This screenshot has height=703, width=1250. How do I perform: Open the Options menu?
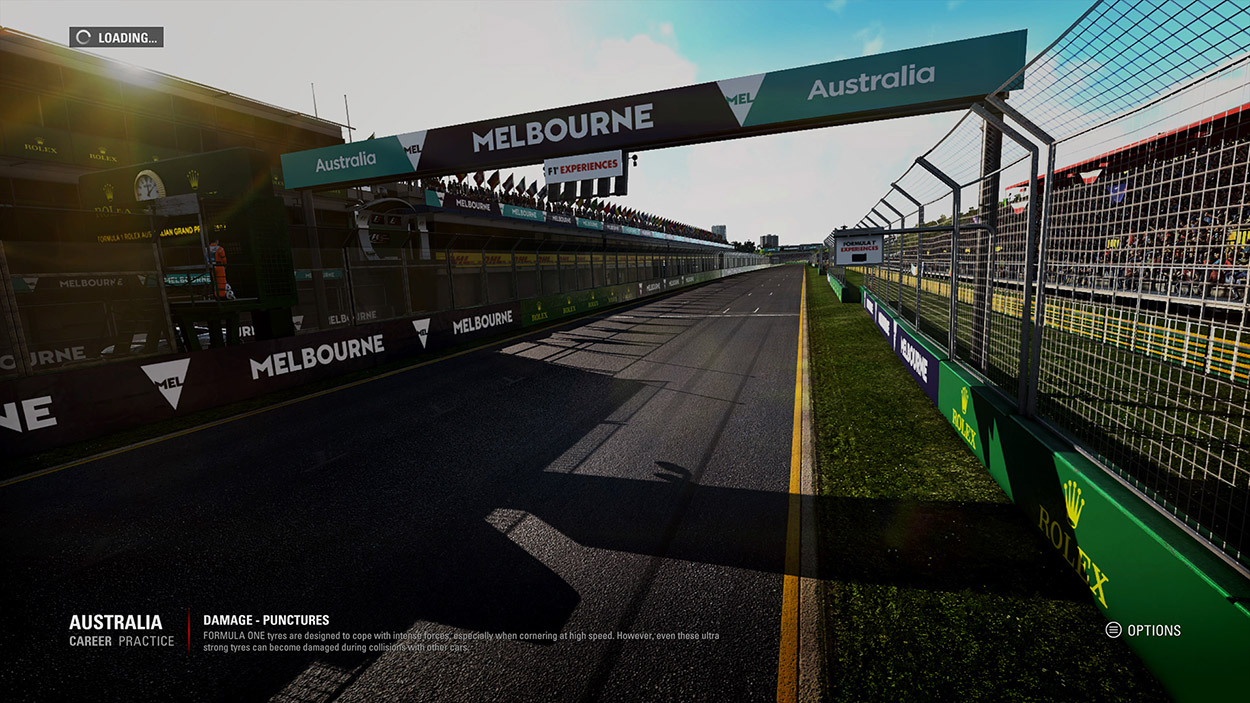(1143, 630)
